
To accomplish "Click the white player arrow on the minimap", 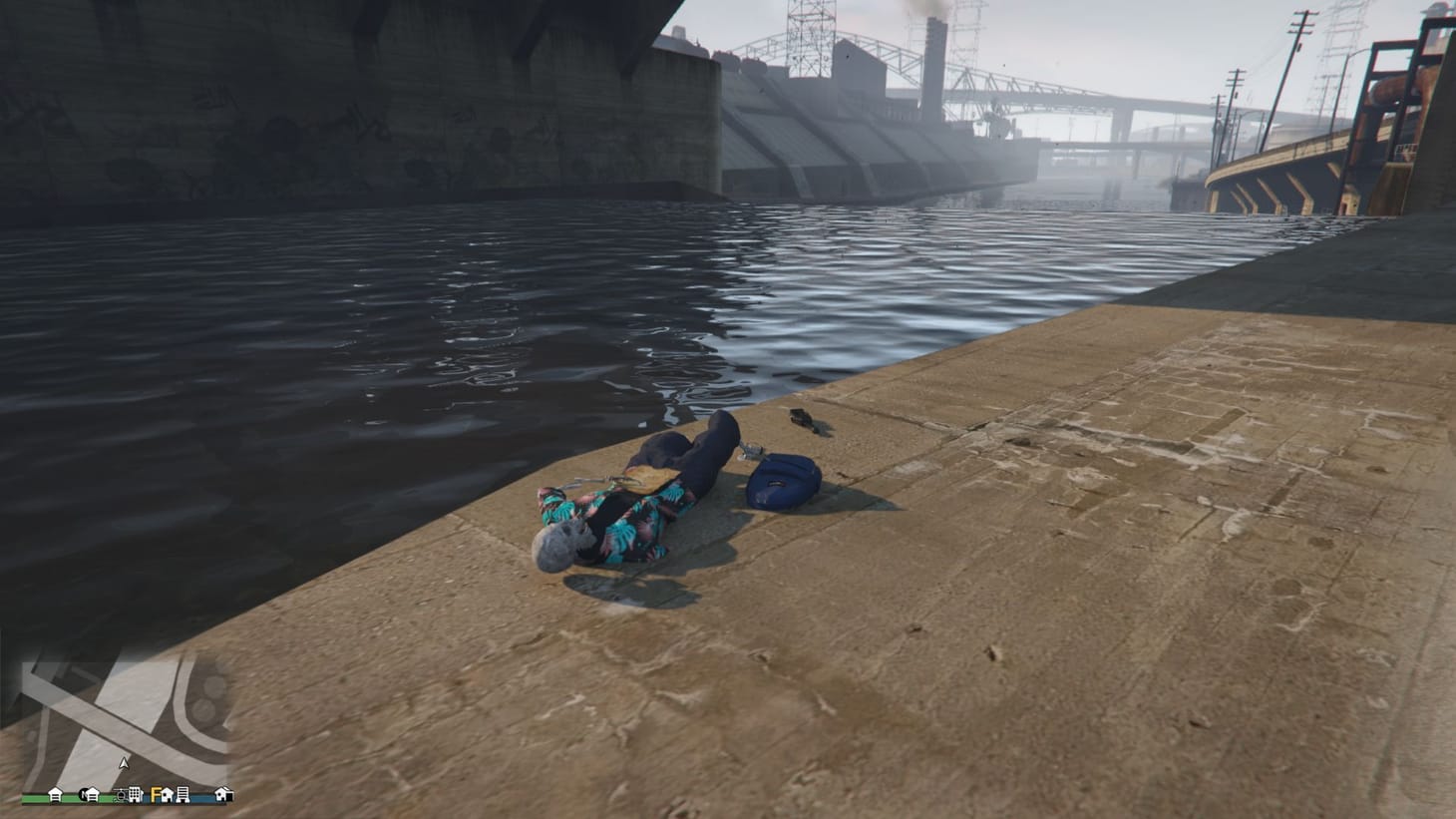I will click(x=124, y=761).
